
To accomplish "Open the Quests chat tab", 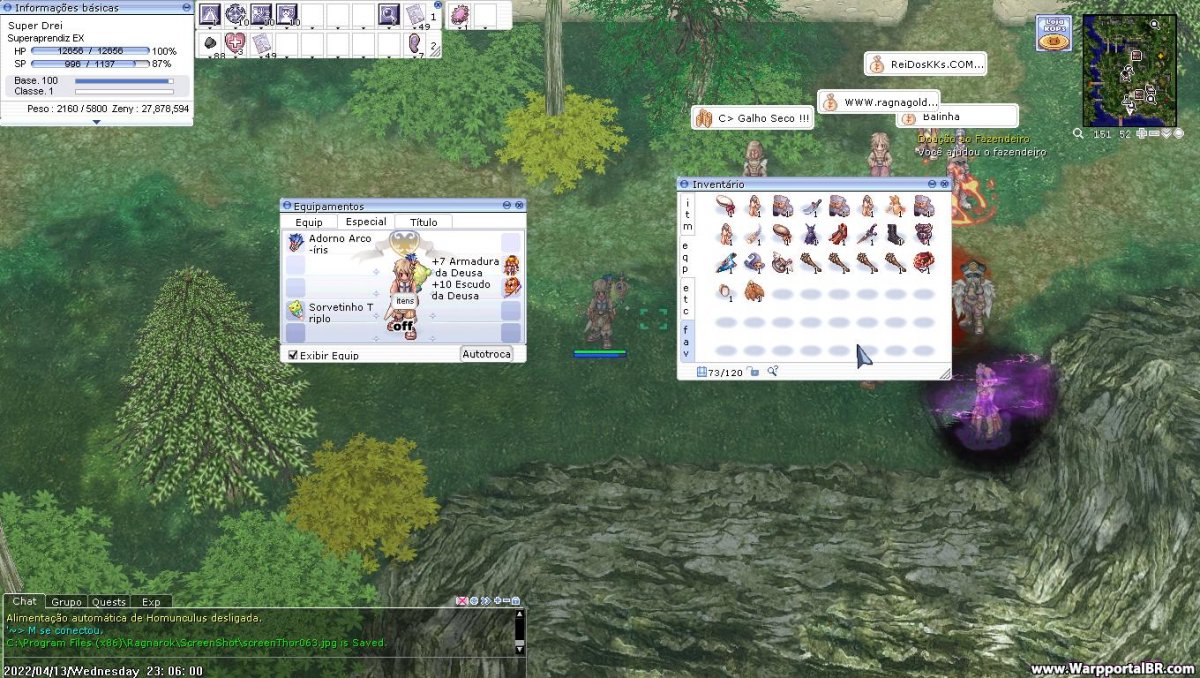I will click(109, 602).
